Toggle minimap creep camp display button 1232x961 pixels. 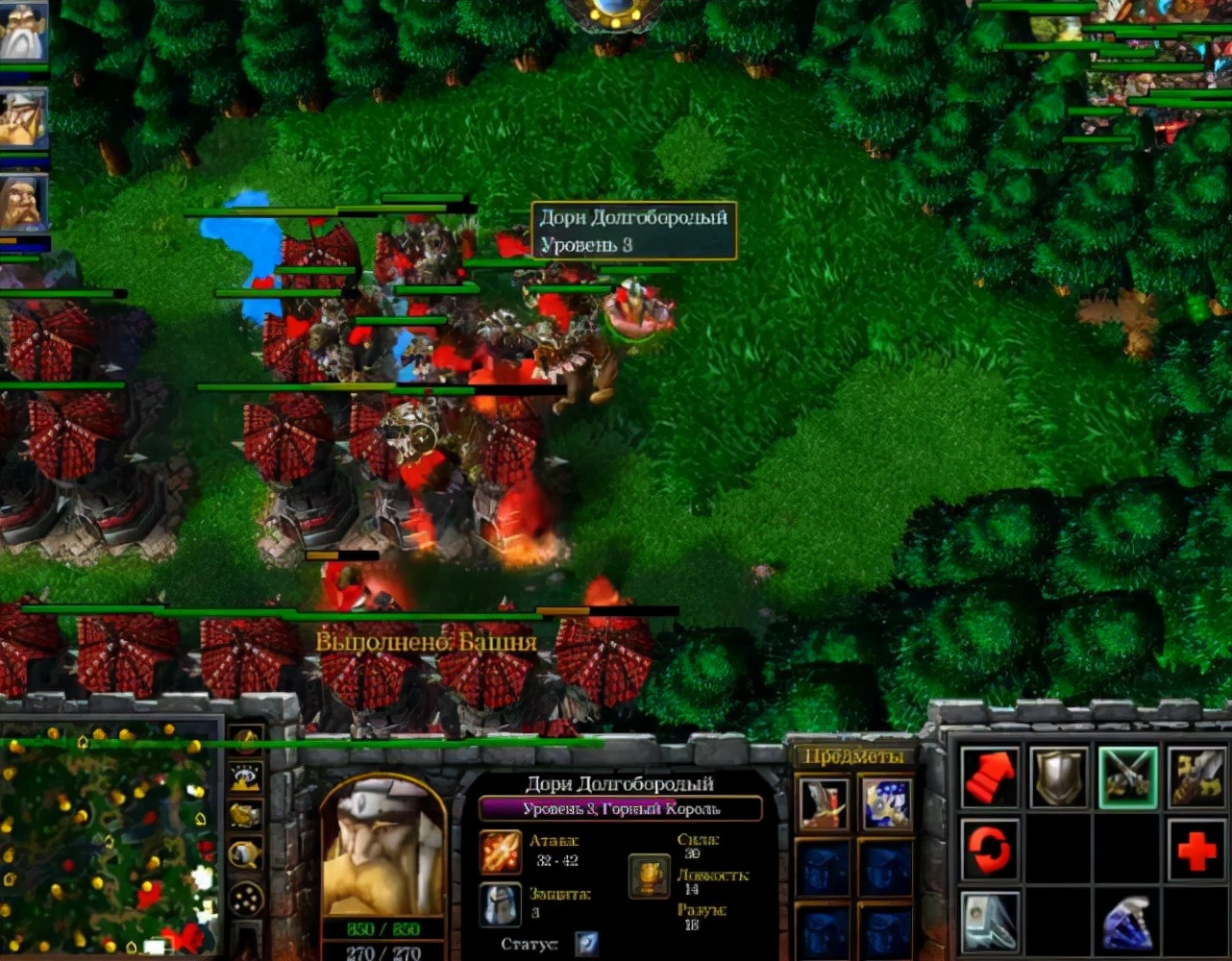(246, 853)
